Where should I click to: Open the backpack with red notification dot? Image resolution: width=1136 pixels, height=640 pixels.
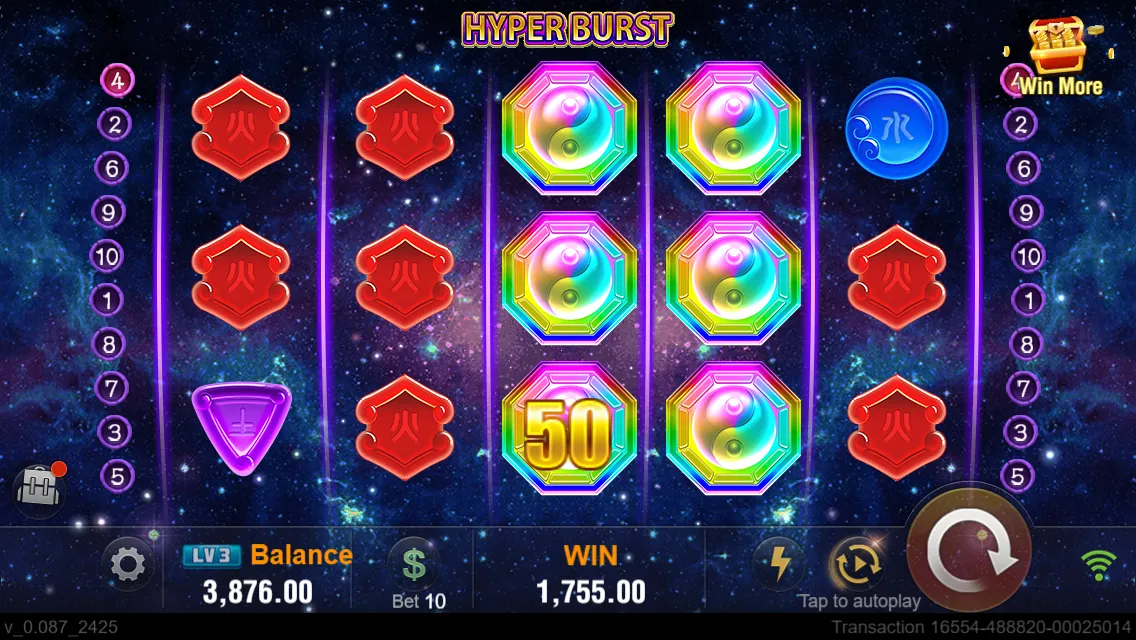[37, 489]
